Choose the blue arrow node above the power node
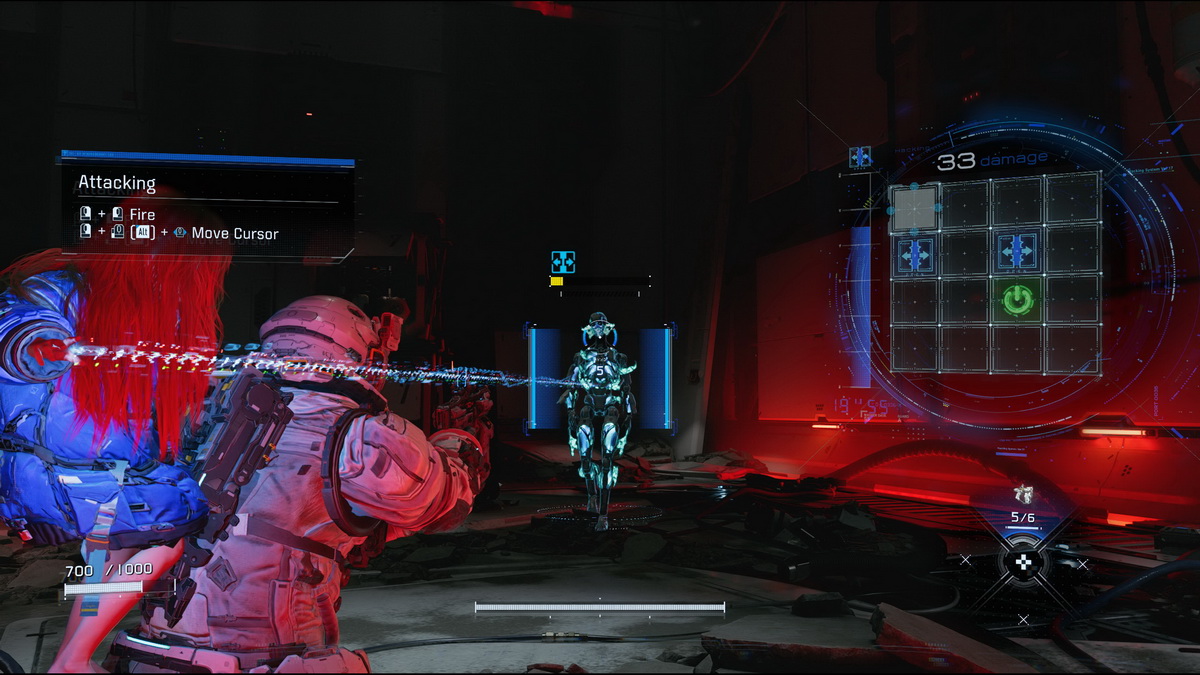This screenshot has height=675, width=1200. click(x=1017, y=254)
